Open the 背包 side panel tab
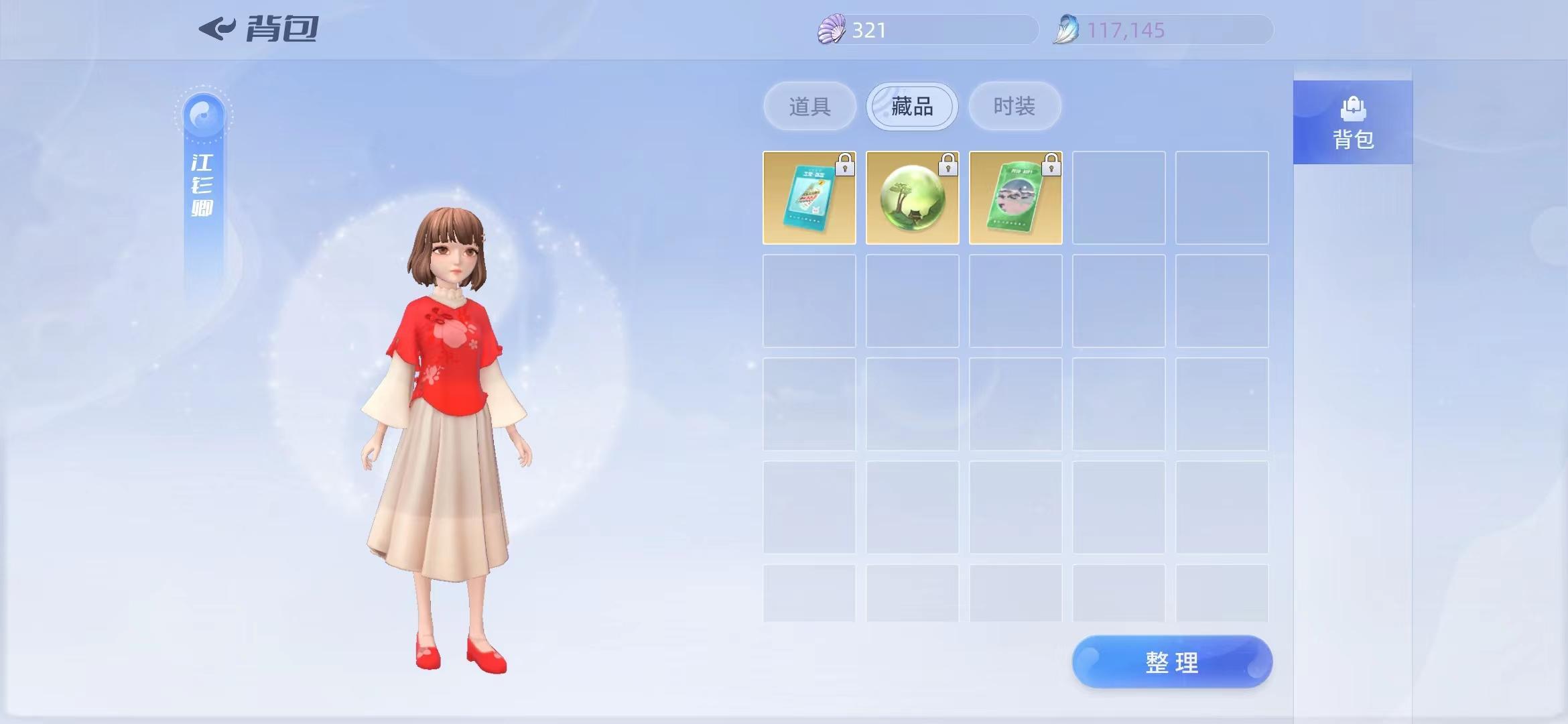1568x724 pixels. click(1353, 123)
